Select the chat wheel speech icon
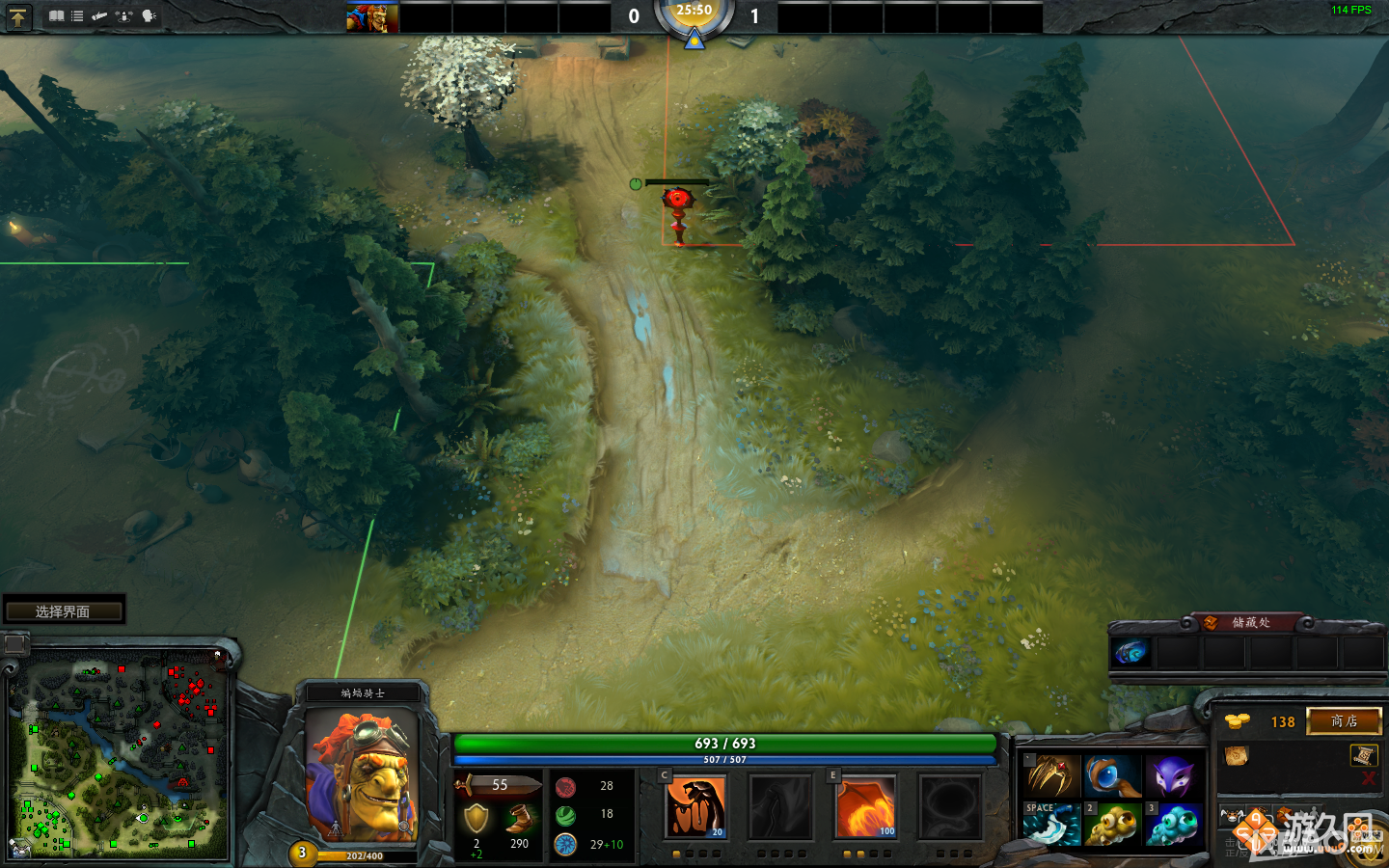This screenshot has width=1389, height=868. coord(148,15)
